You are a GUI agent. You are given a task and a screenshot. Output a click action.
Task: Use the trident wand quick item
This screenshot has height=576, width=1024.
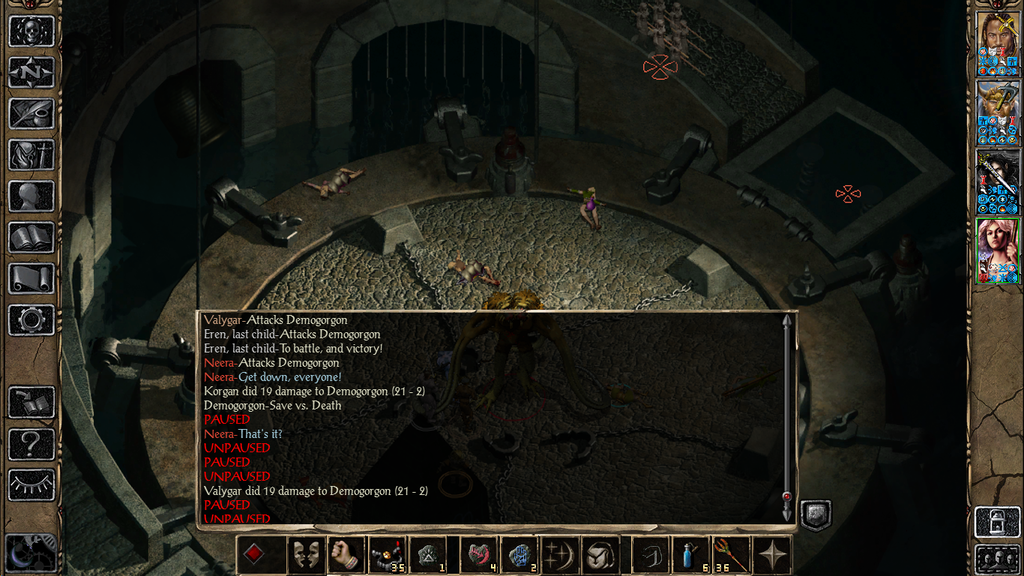(x=730, y=554)
